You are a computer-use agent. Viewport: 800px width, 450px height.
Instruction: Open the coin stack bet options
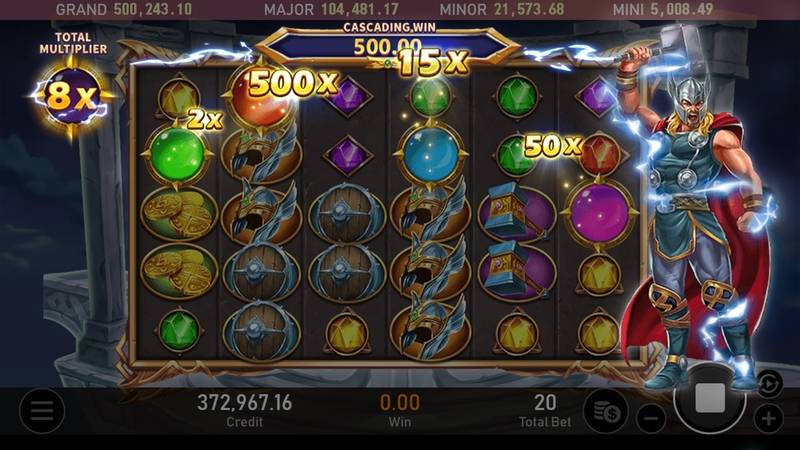[605, 410]
